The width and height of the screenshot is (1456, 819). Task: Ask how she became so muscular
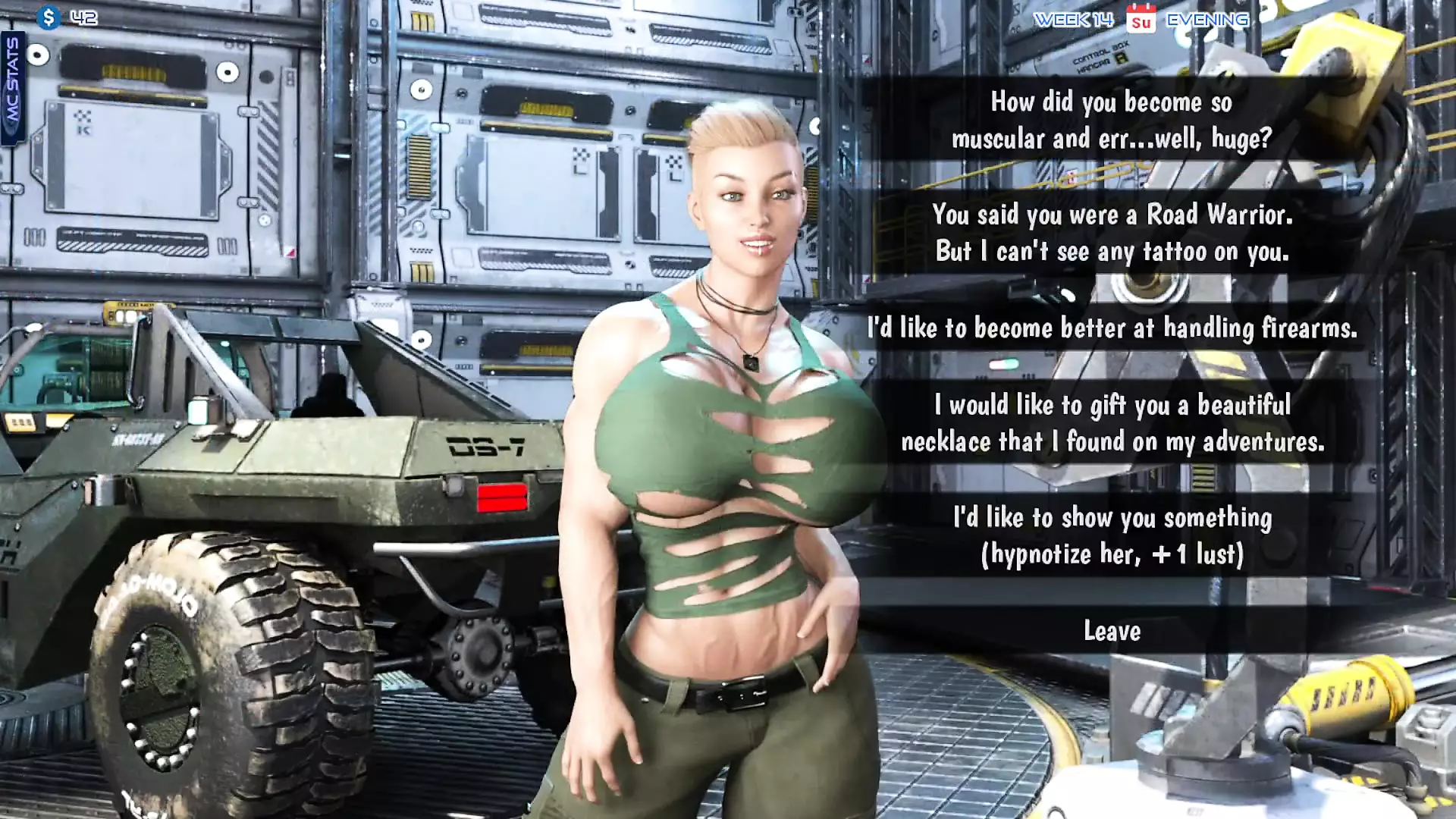click(x=1112, y=120)
